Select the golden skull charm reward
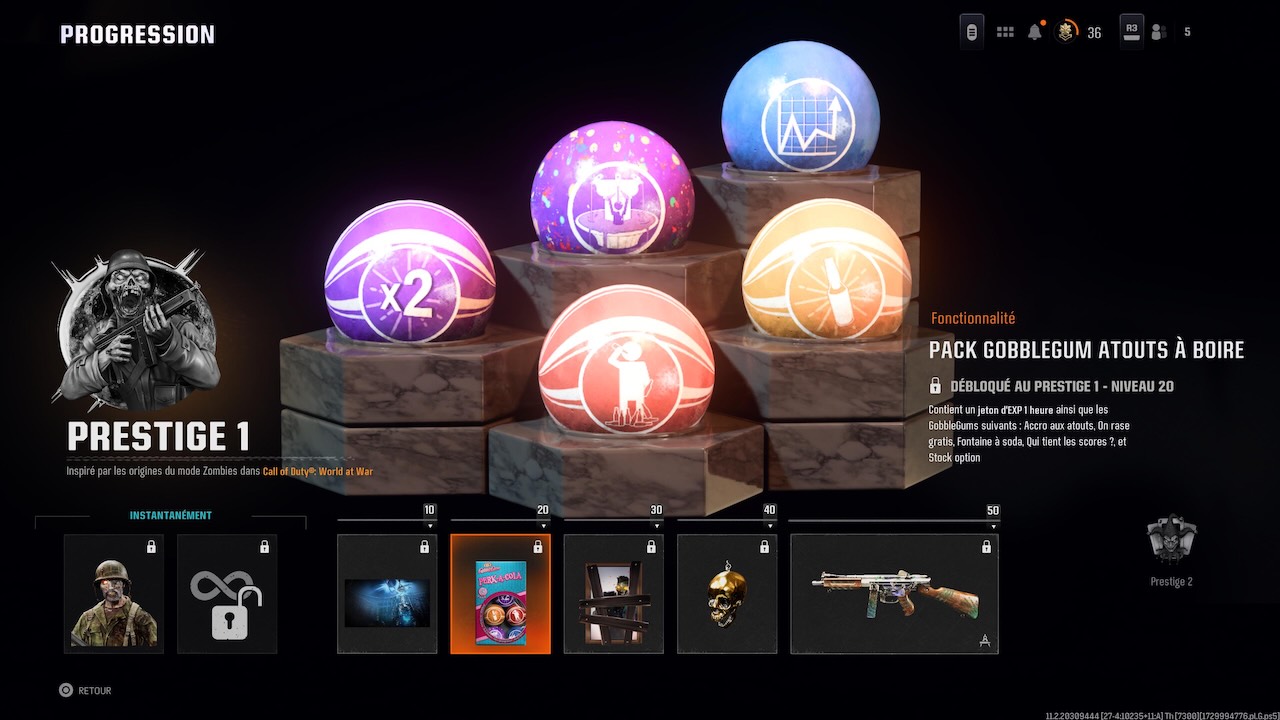This screenshot has width=1280, height=720. point(727,593)
